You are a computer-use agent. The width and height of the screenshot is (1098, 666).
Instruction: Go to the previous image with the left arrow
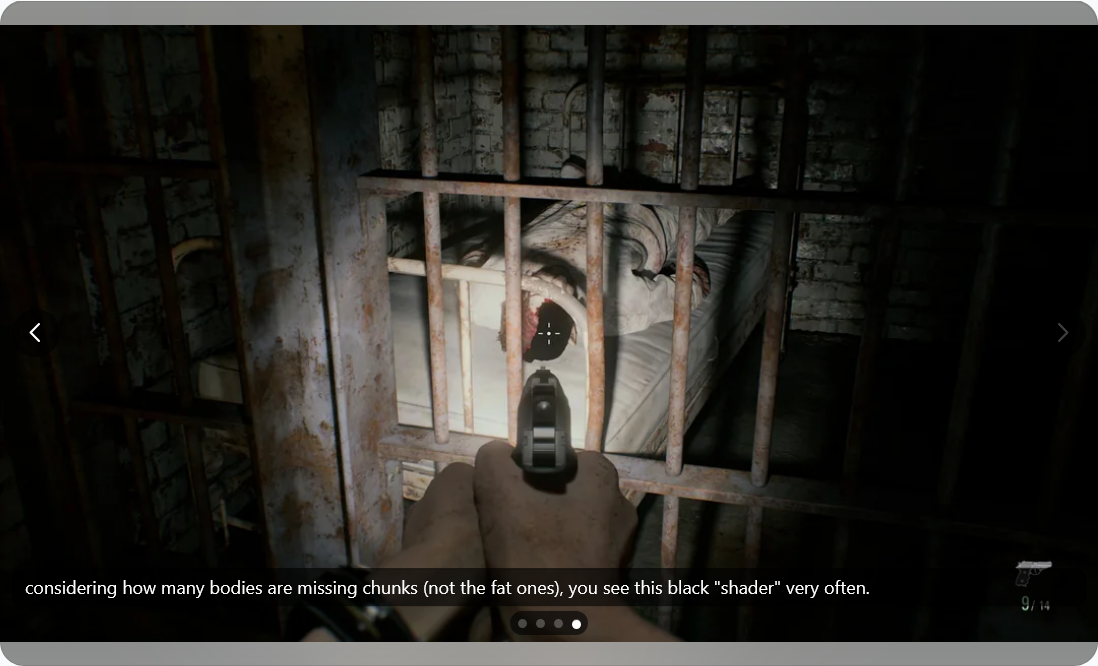point(35,332)
